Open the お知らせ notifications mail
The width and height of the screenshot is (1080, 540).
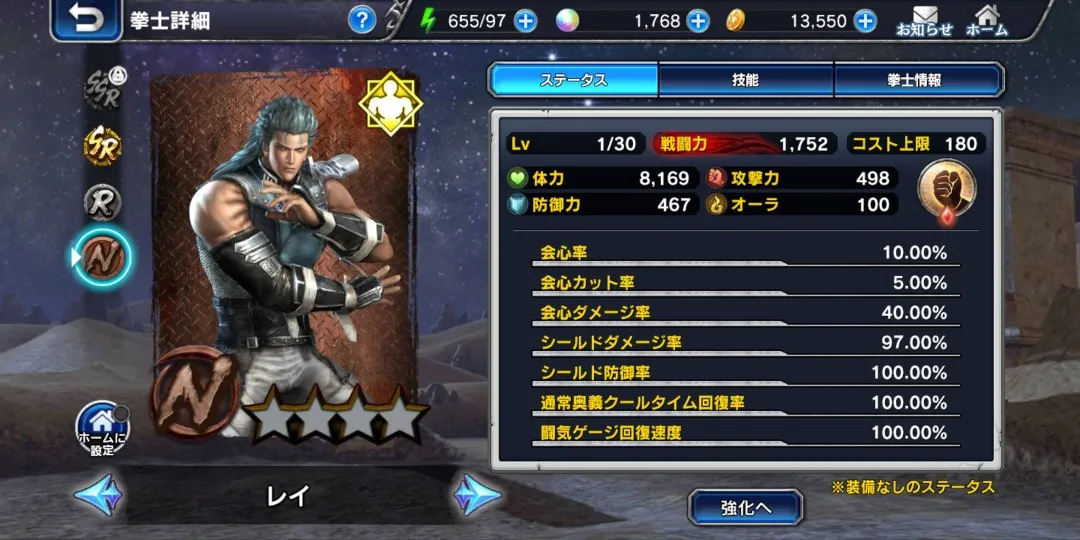(924, 21)
